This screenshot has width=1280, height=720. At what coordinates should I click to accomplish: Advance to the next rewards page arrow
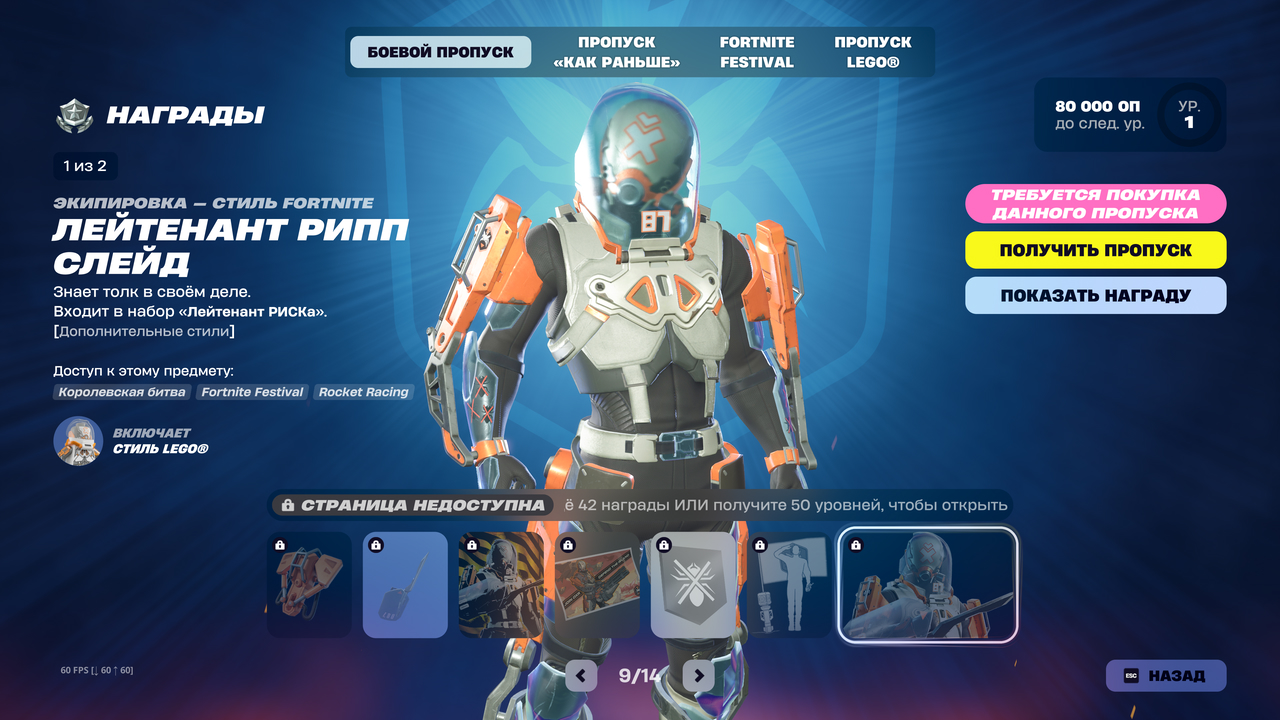point(699,676)
